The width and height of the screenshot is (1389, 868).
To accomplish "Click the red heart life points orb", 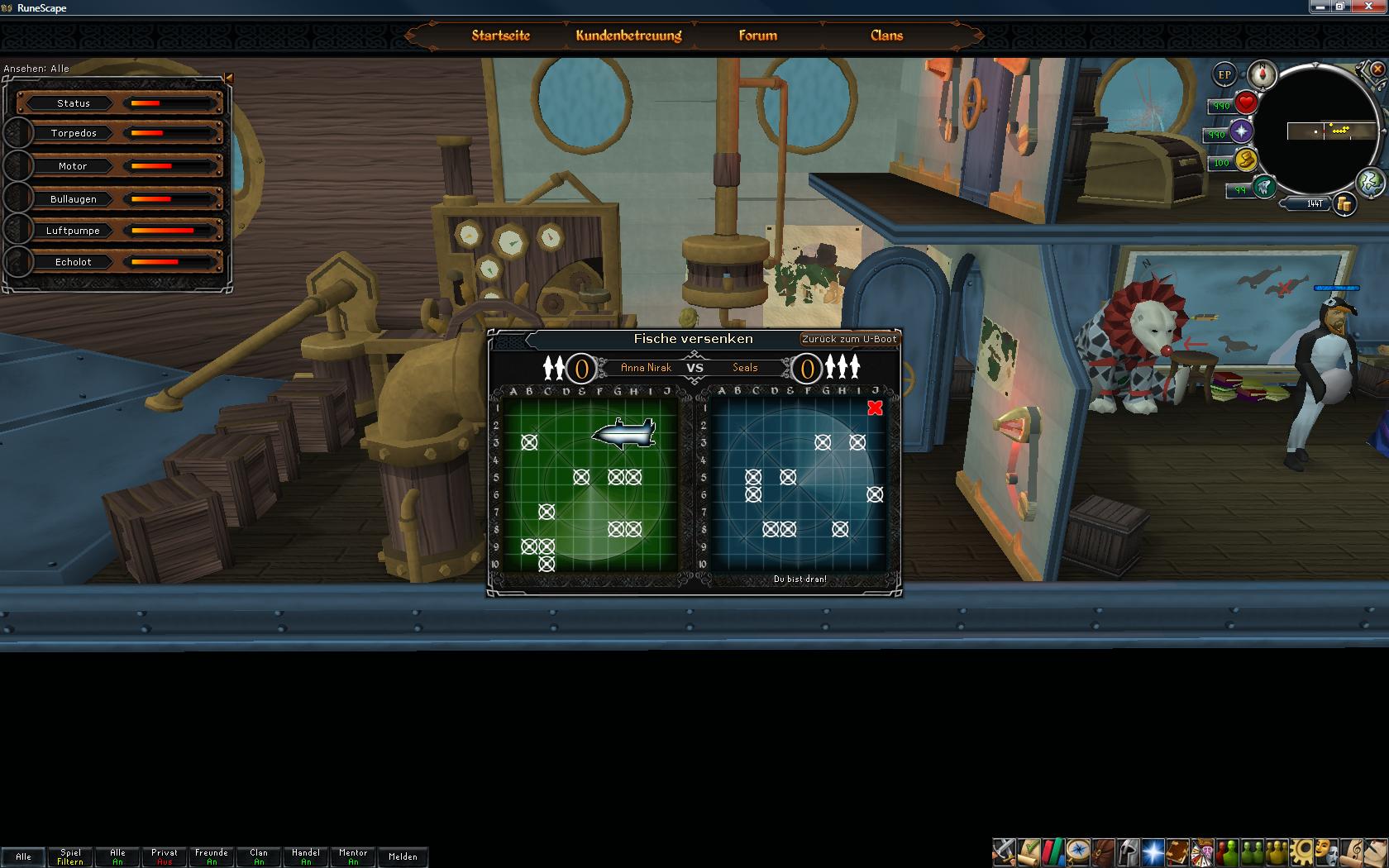I will [x=1246, y=103].
